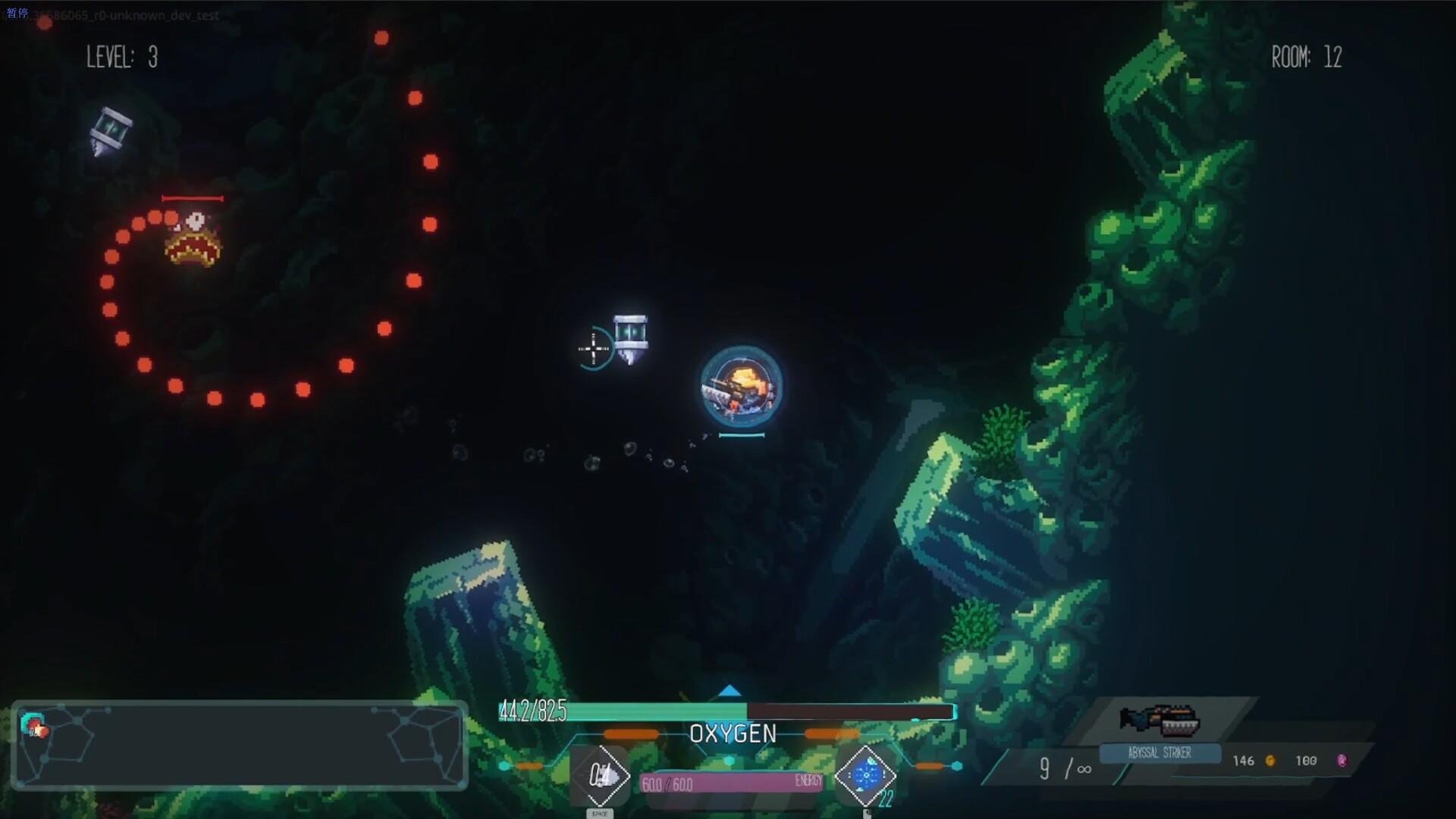Click the orange indicator pill left of the dash ability

tap(529, 765)
